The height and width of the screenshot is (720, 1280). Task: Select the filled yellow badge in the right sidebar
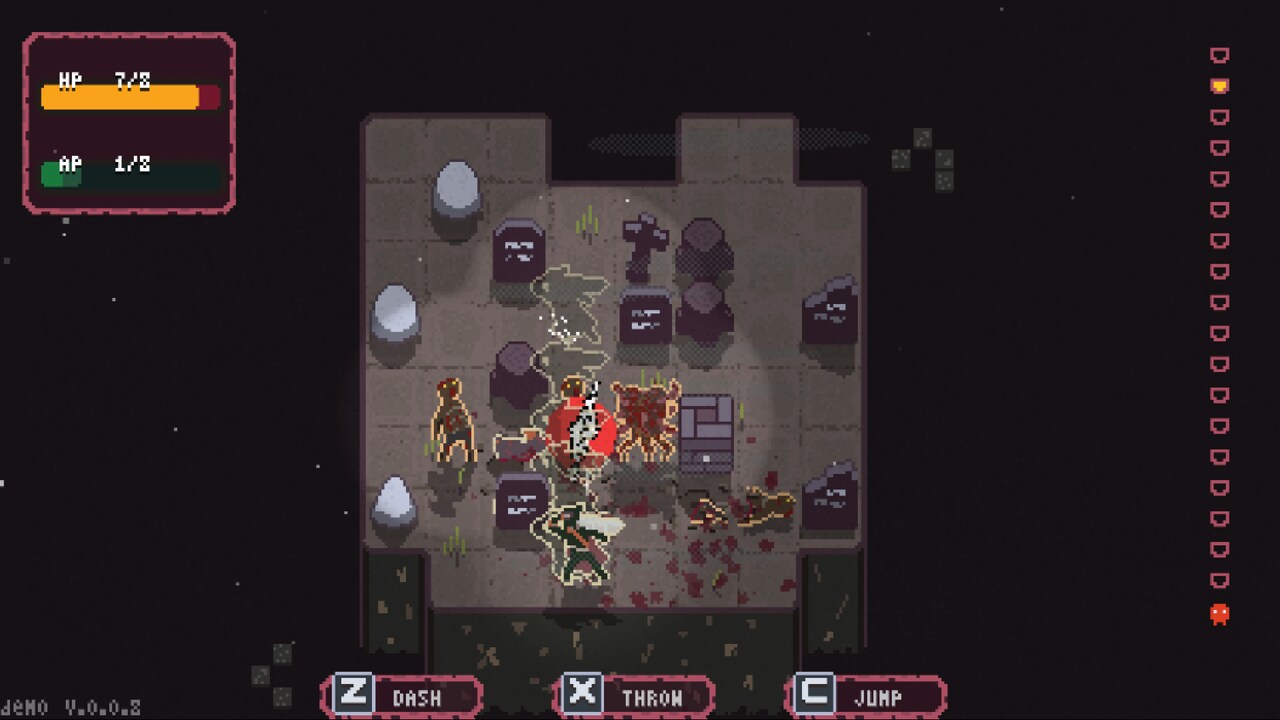tap(1219, 84)
